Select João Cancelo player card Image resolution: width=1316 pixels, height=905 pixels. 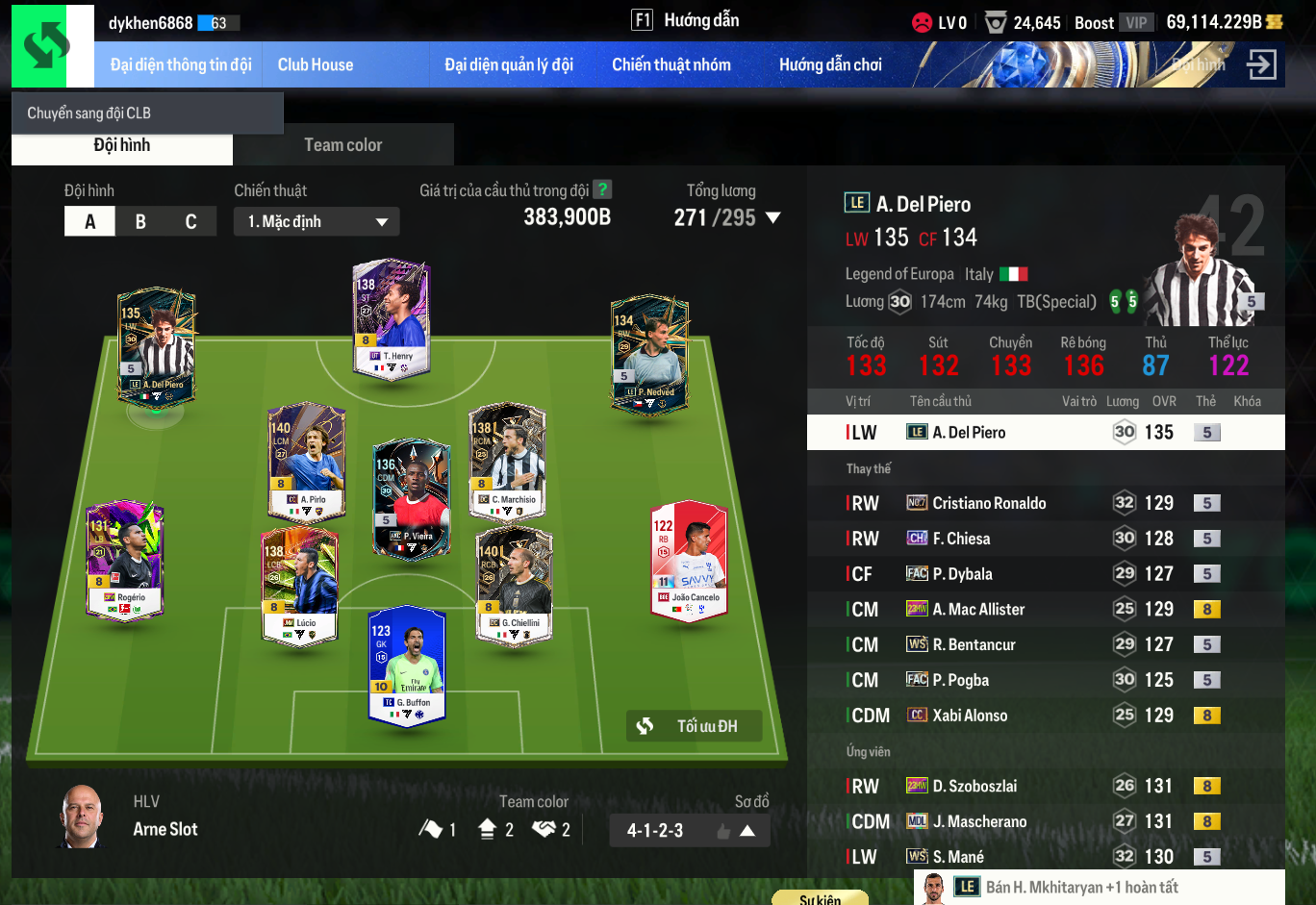click(689, 561)
